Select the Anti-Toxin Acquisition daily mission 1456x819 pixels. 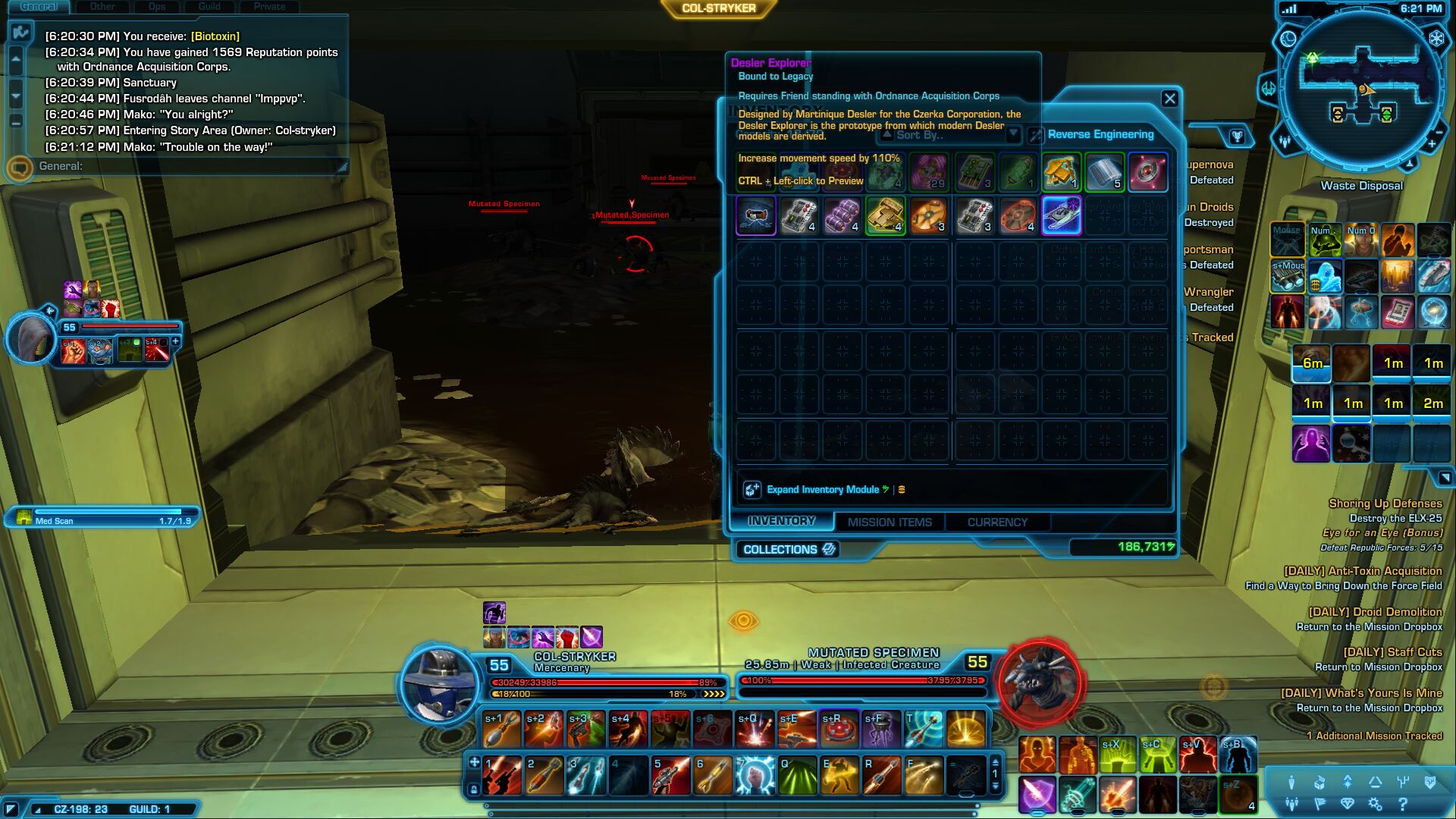[x=1362, y=571]
